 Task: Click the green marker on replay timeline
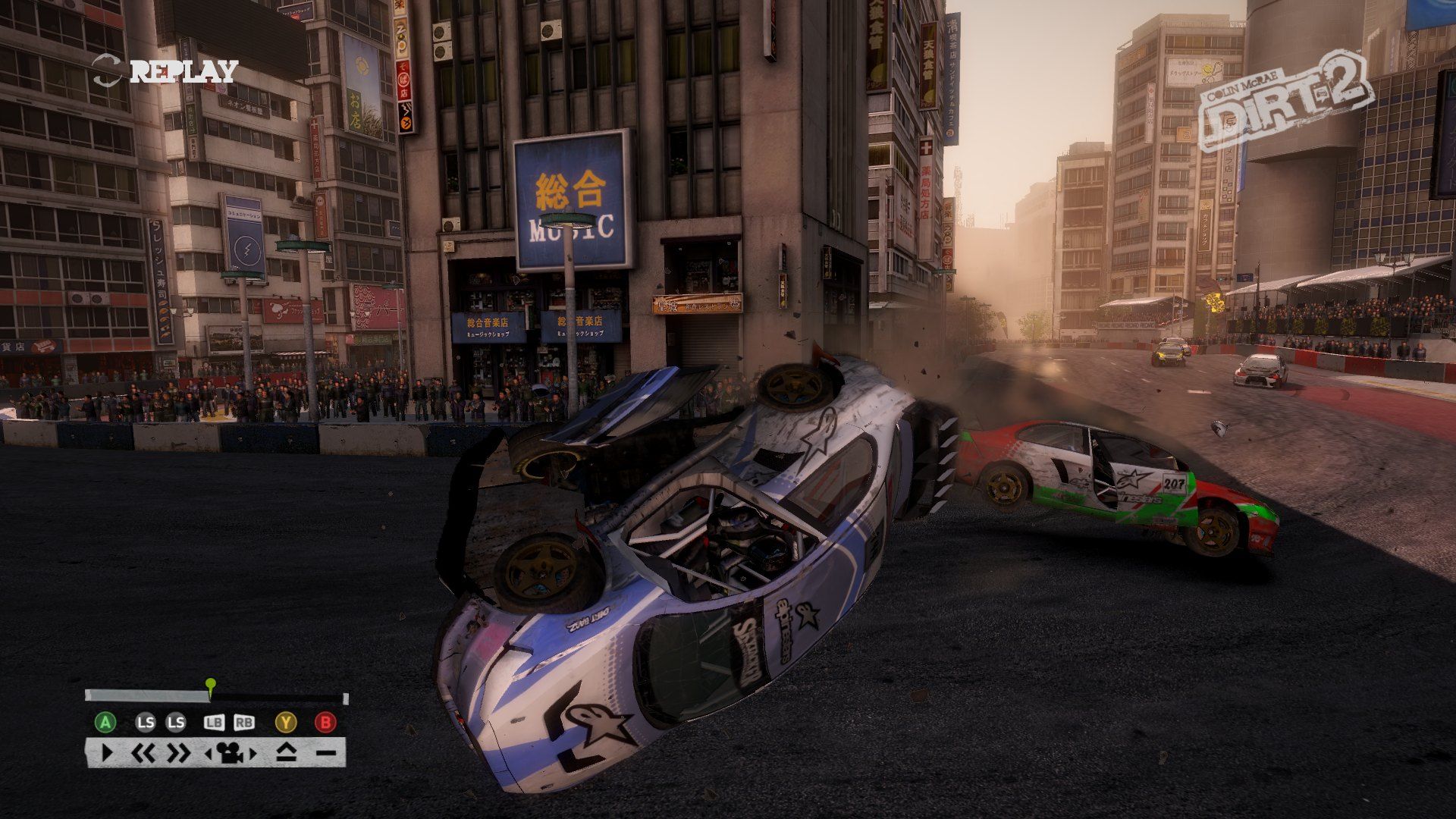tap(211, 684)
